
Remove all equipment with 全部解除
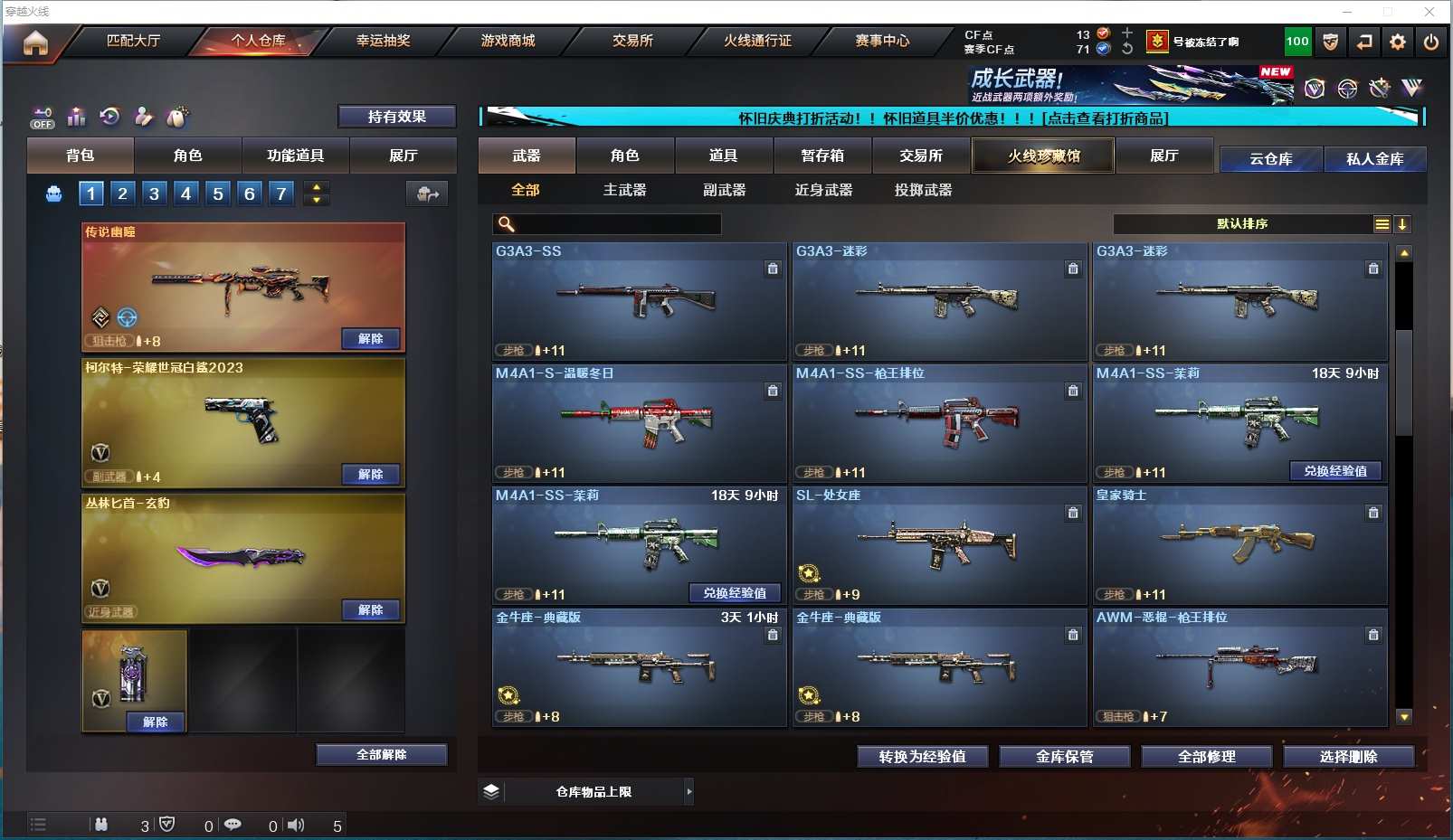click(381, 754)
